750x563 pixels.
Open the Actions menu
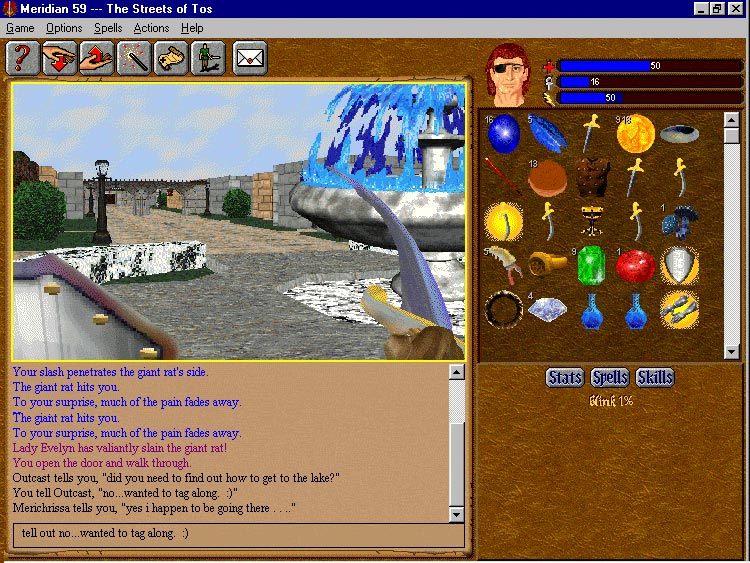click(x=151, y=28)
